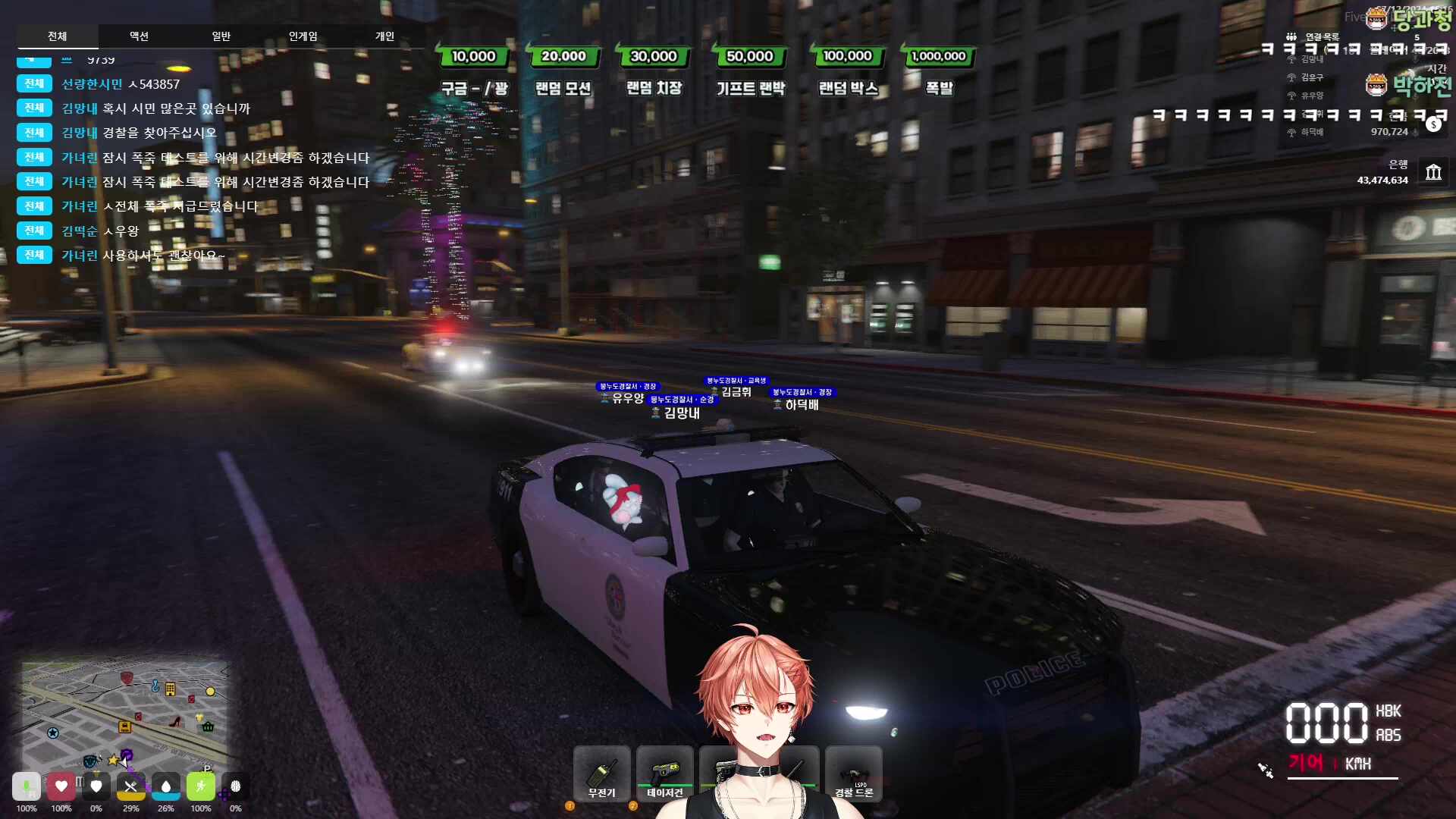
Task: Switch to the 전체 chat tab
Action: [57, 36]
